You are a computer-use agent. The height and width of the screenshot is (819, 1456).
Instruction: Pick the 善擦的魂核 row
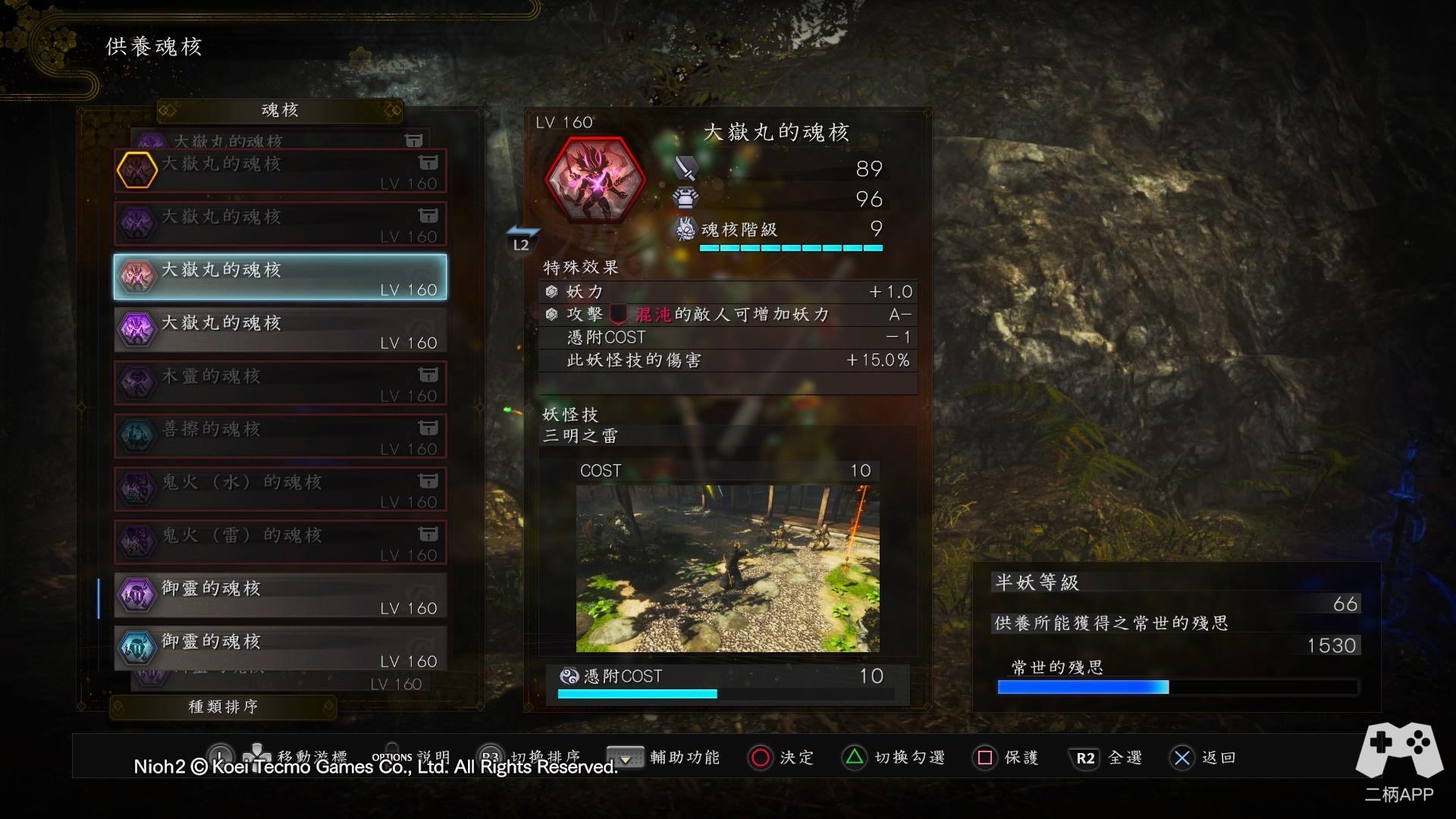[280, 436]
